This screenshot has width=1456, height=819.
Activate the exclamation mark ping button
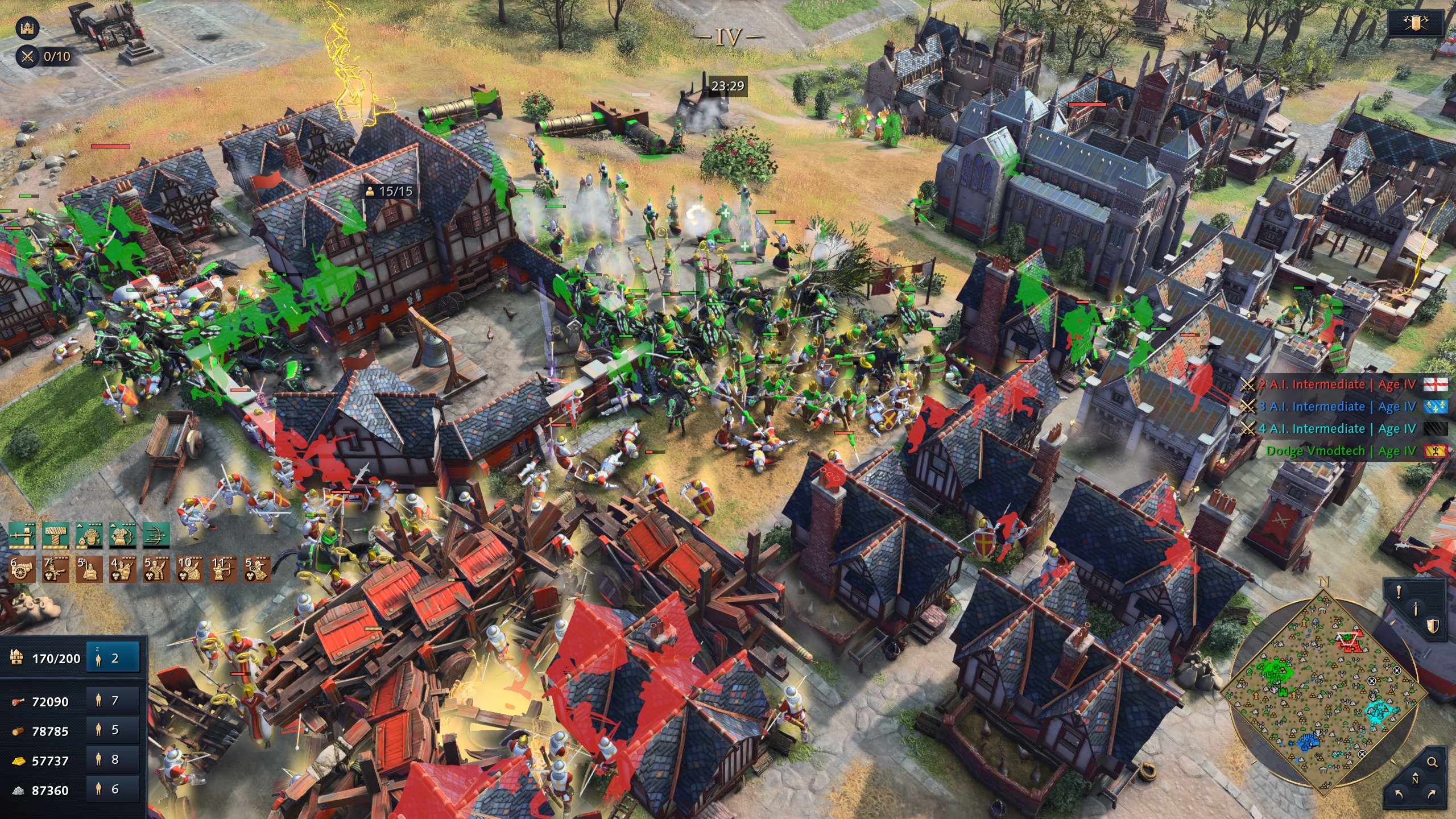click(1399, 592)
